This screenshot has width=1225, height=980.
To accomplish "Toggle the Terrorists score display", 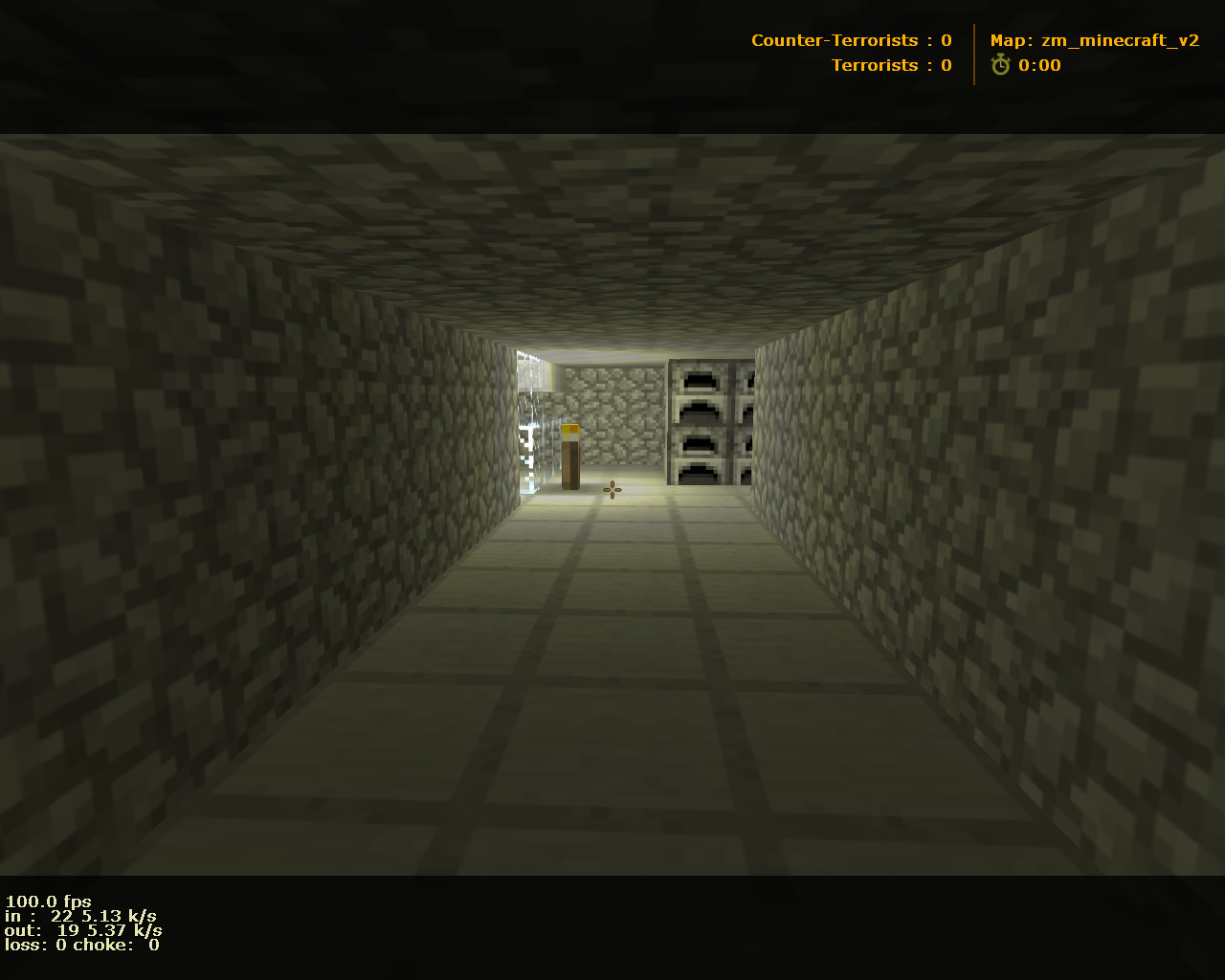I will 890,65.
